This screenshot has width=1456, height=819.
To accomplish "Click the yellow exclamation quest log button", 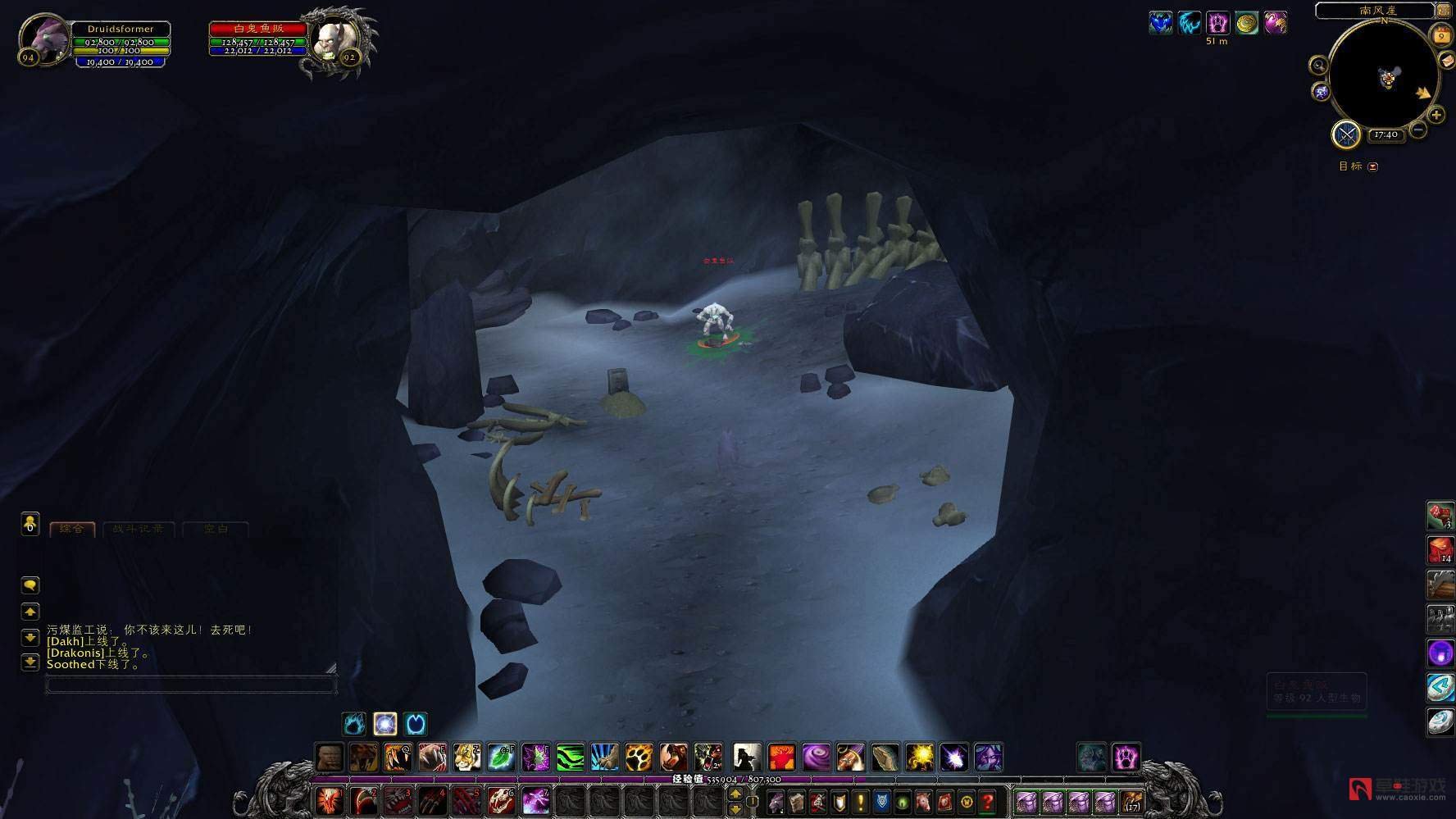I will pyautogui.click(x=860, y=801).
